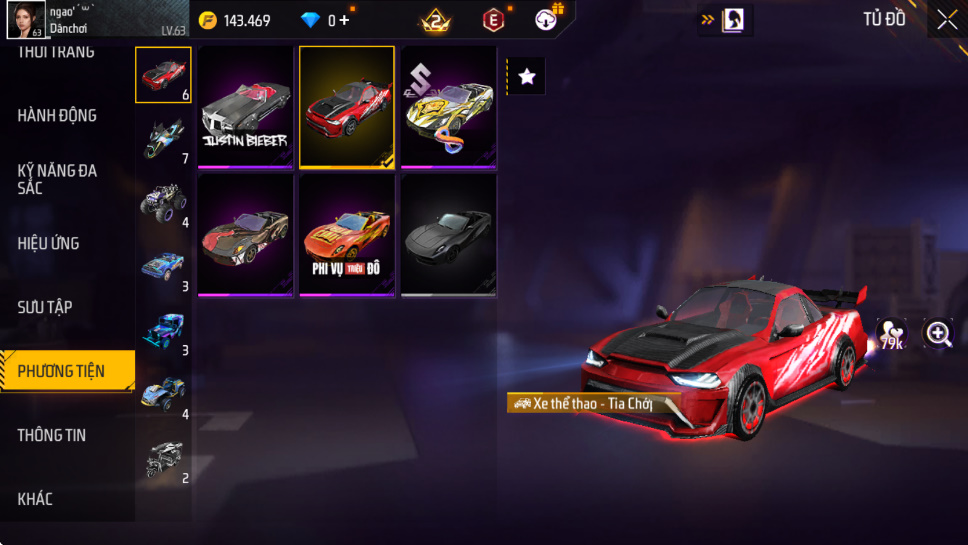The height and width of the screenshot is (545, 968).
Task: Open the rank crown icon
Action: pos(435,20)
